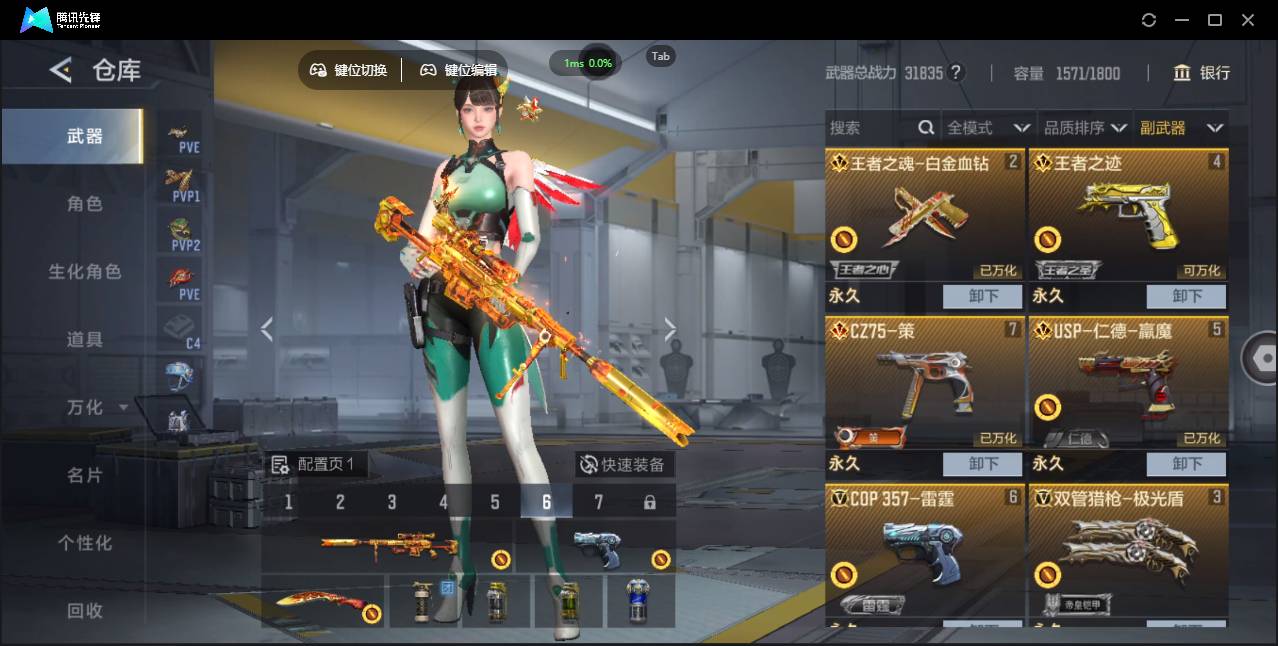
Task: Select the 道具 category
Action: point(85,340)
